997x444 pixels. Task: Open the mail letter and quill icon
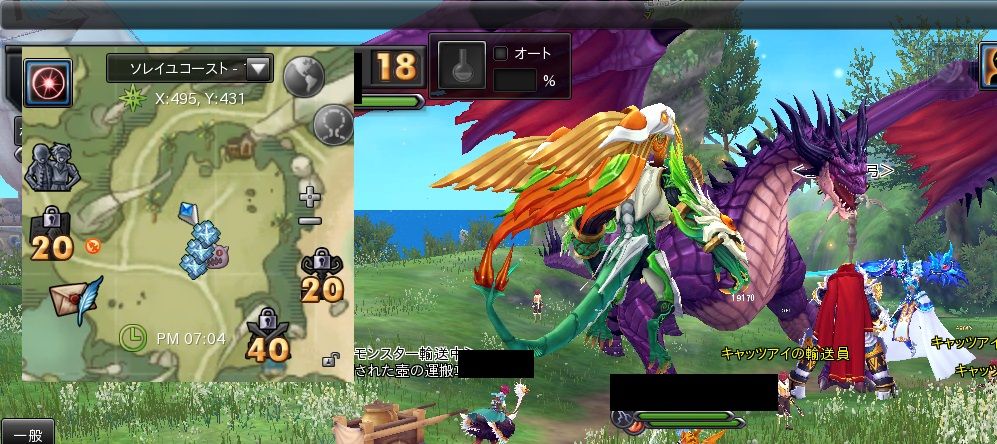[x=77, y=295]
